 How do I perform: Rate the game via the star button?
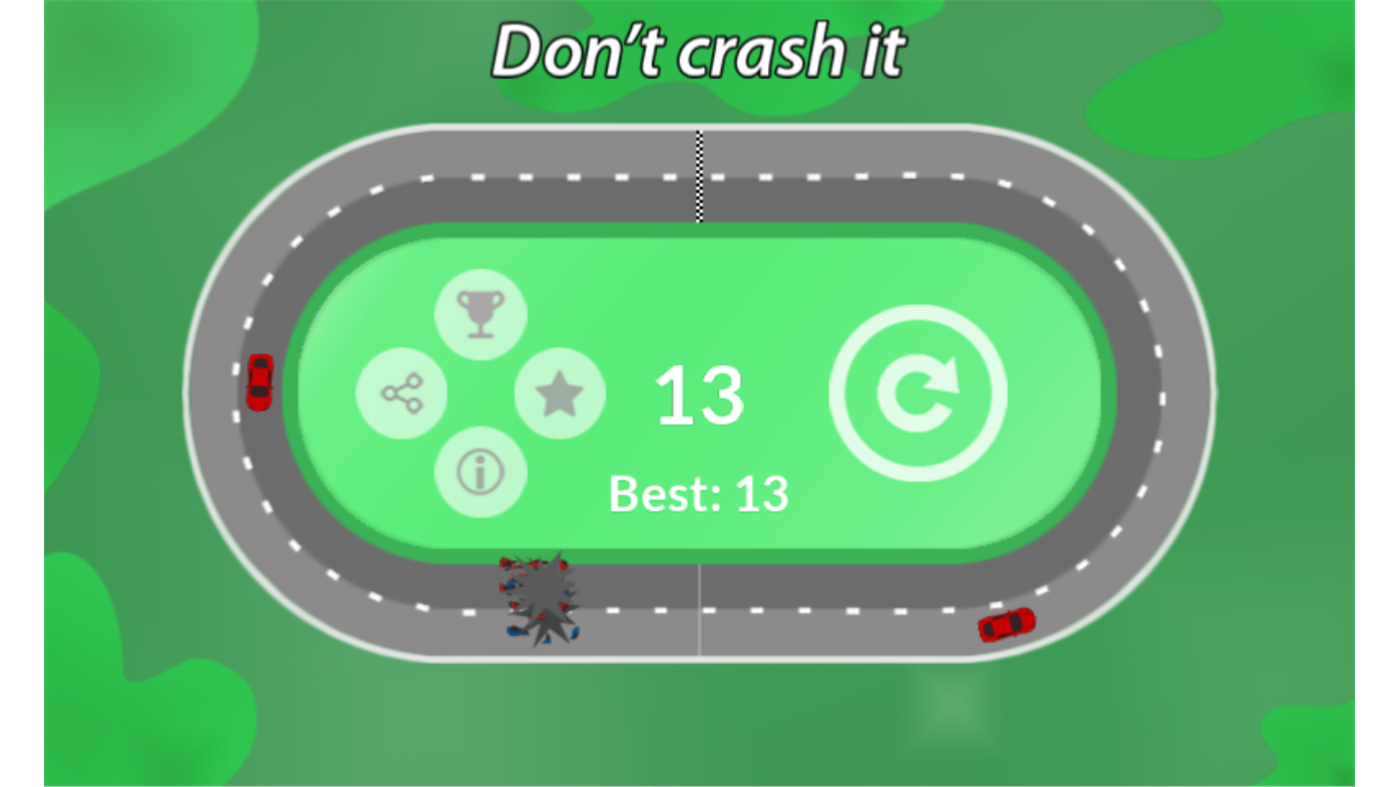tap(559, 393)
